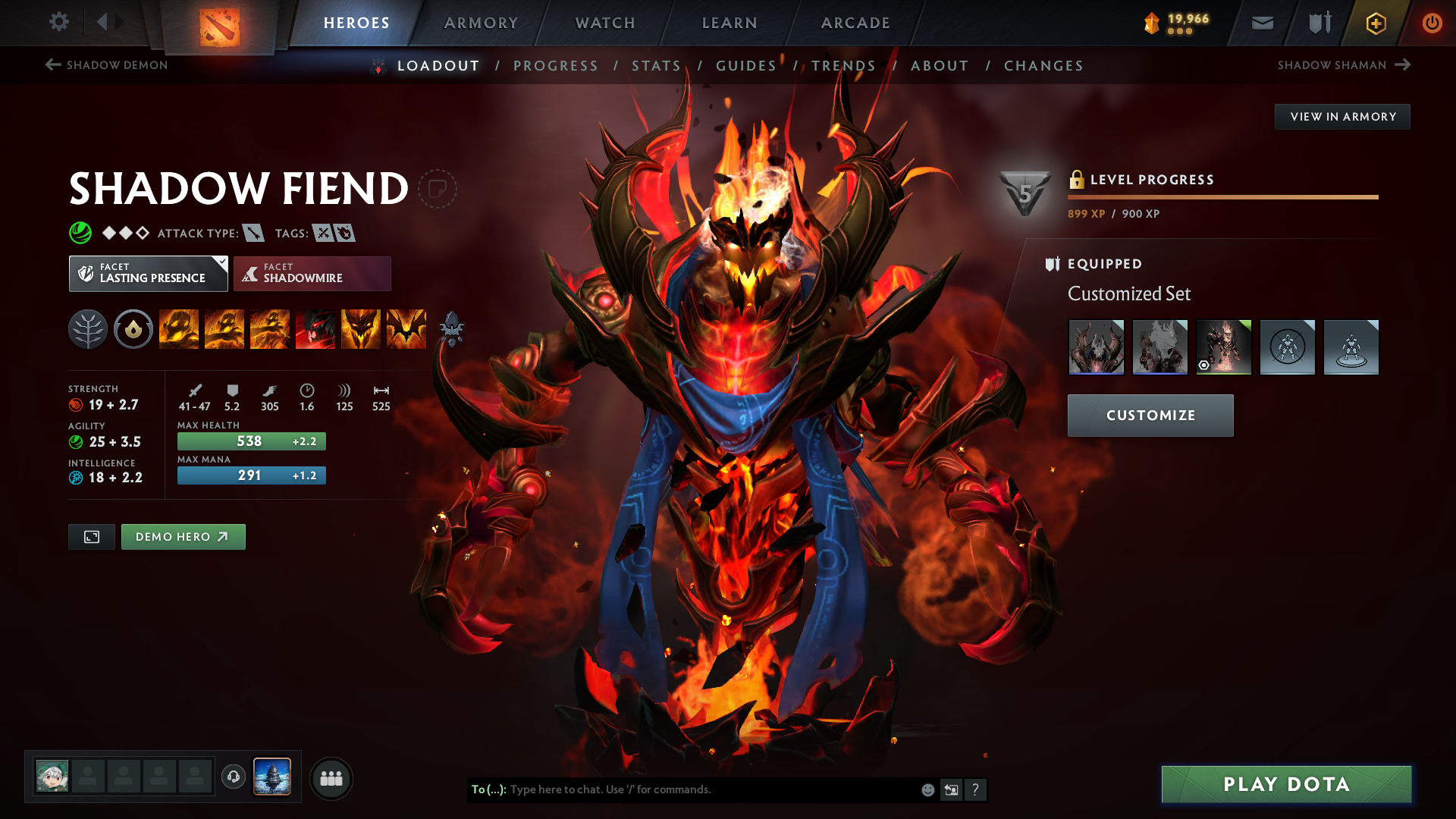Switch to the ARMORY tab
The height and width of the screenshot is (819, 1456).
pos(480,23)
